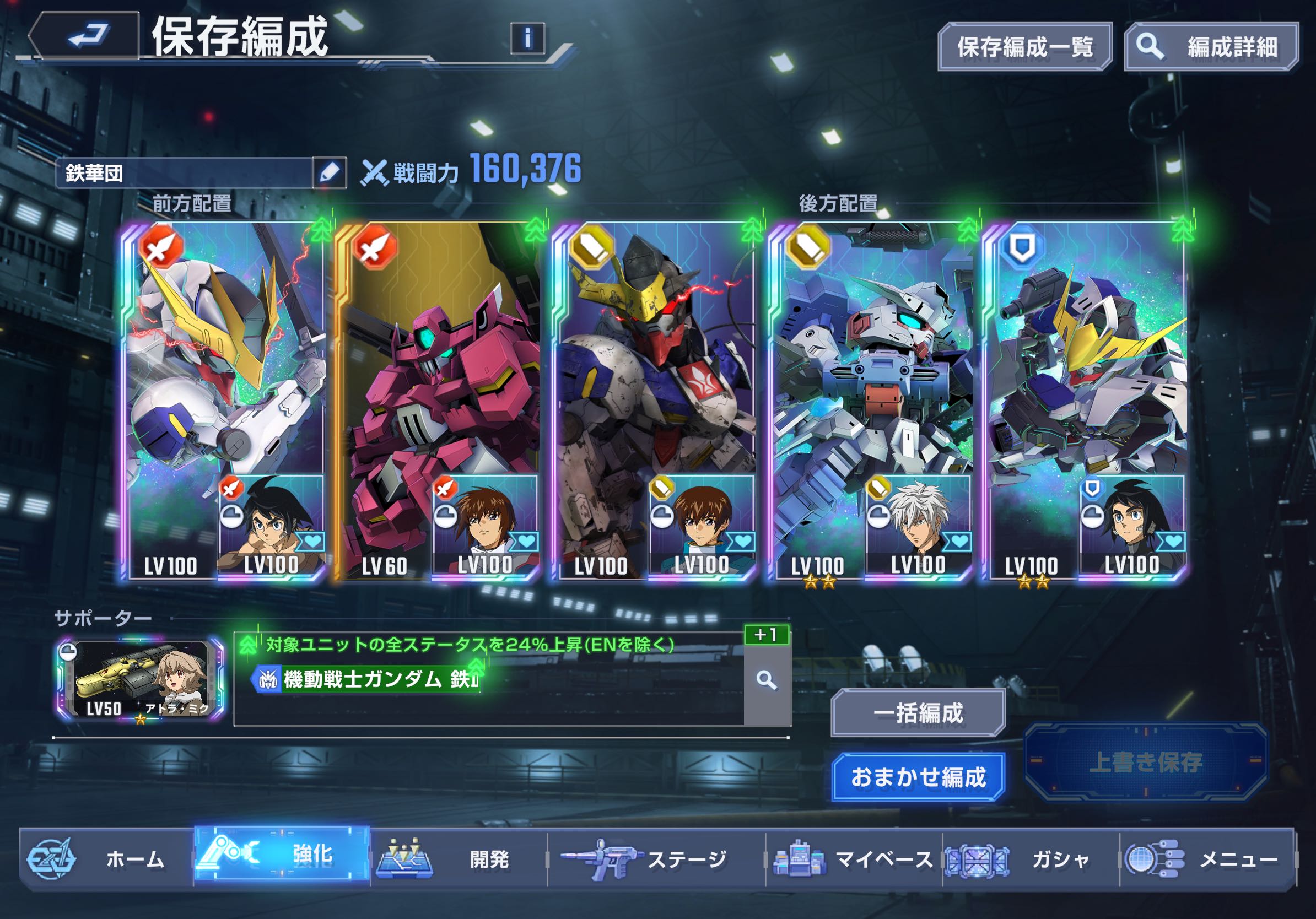Open 編成詳細 formation details
Viewport: 1316px width, 919px height.
tap(1211, 47)
